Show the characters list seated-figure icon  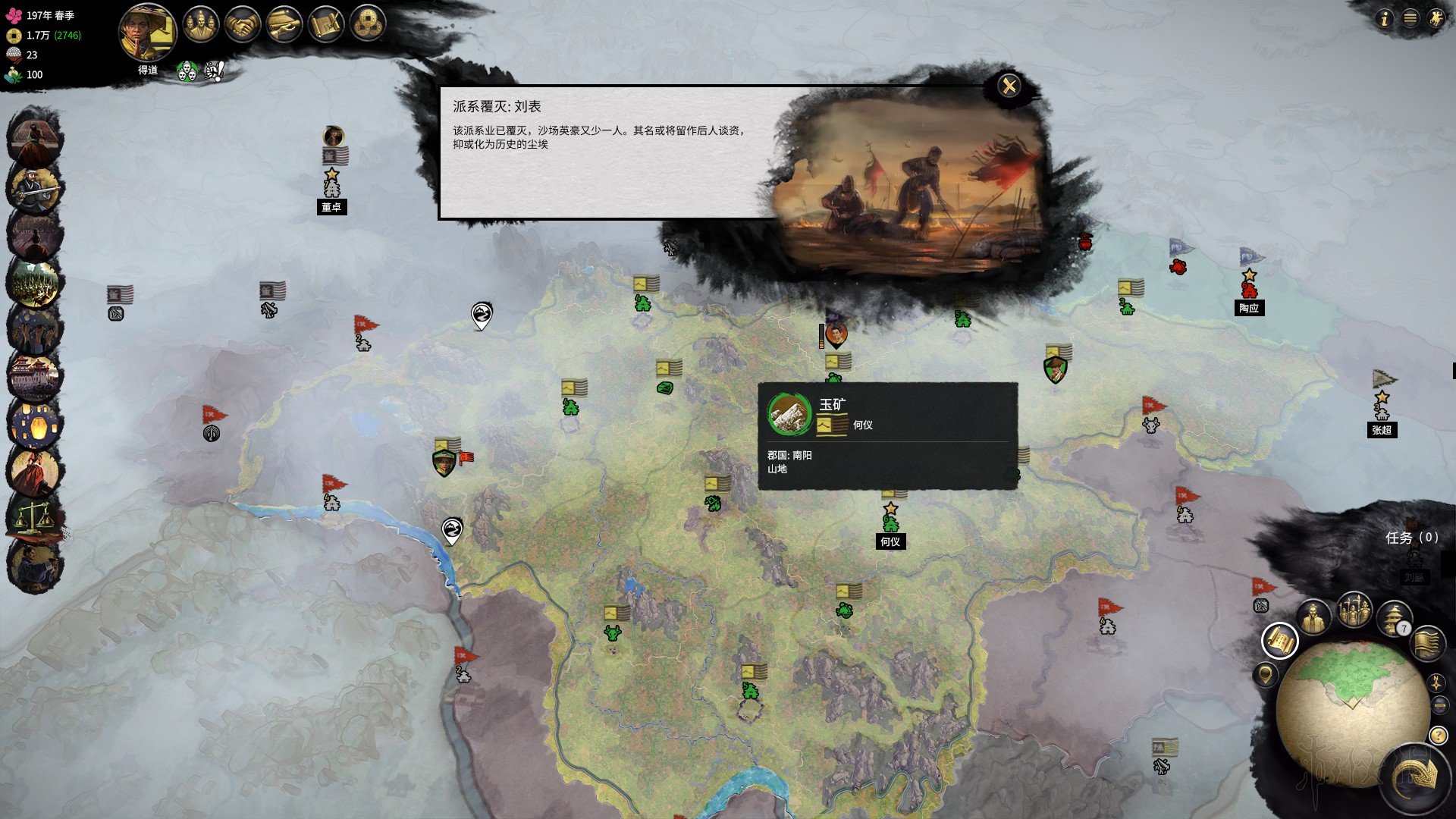point(1313,617)
